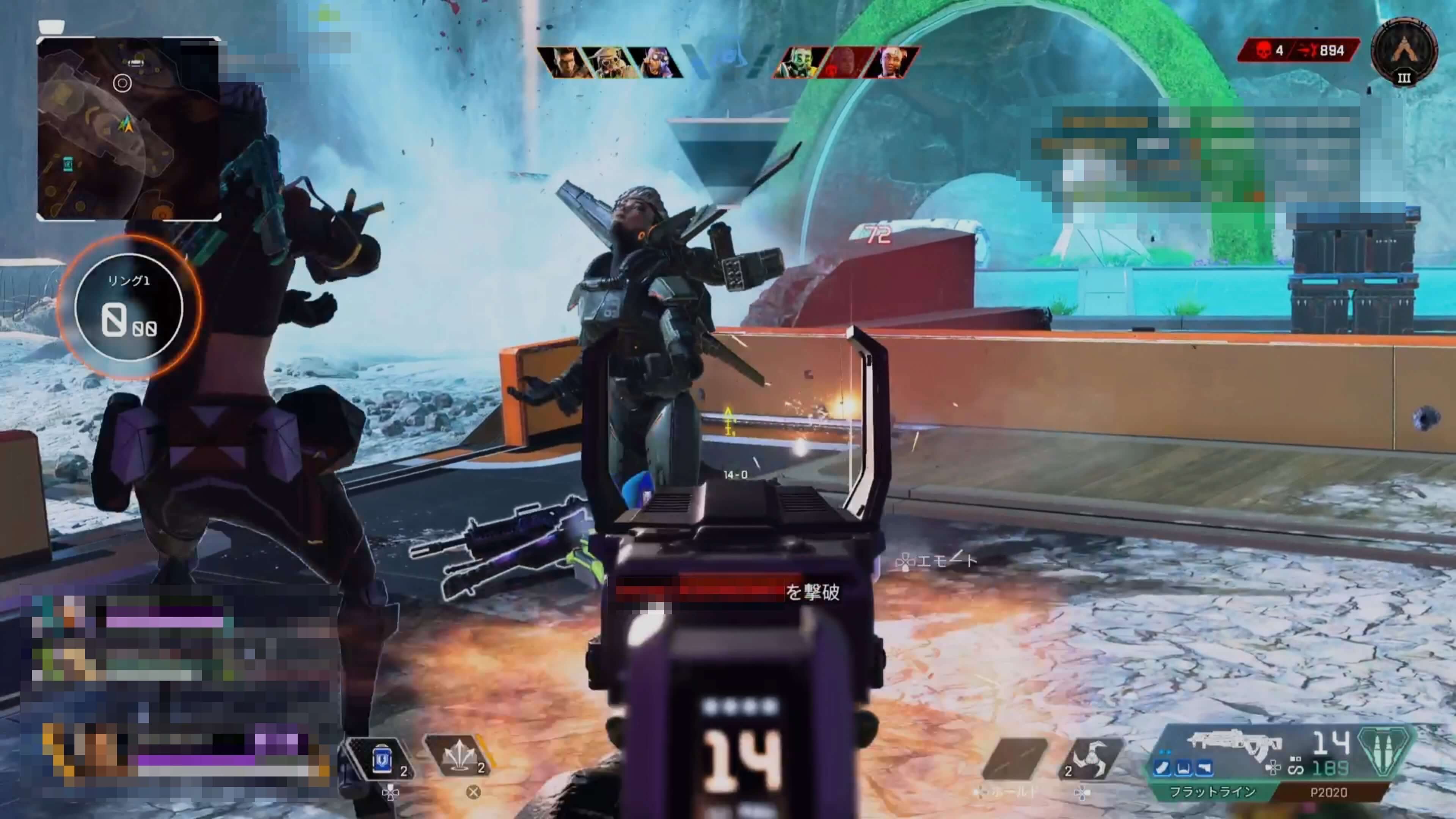Screen dimensions: 1456x819
Task: Select the eliminated enemy portrait with skull
Action: pyautogui.click(x=845, y=62)
